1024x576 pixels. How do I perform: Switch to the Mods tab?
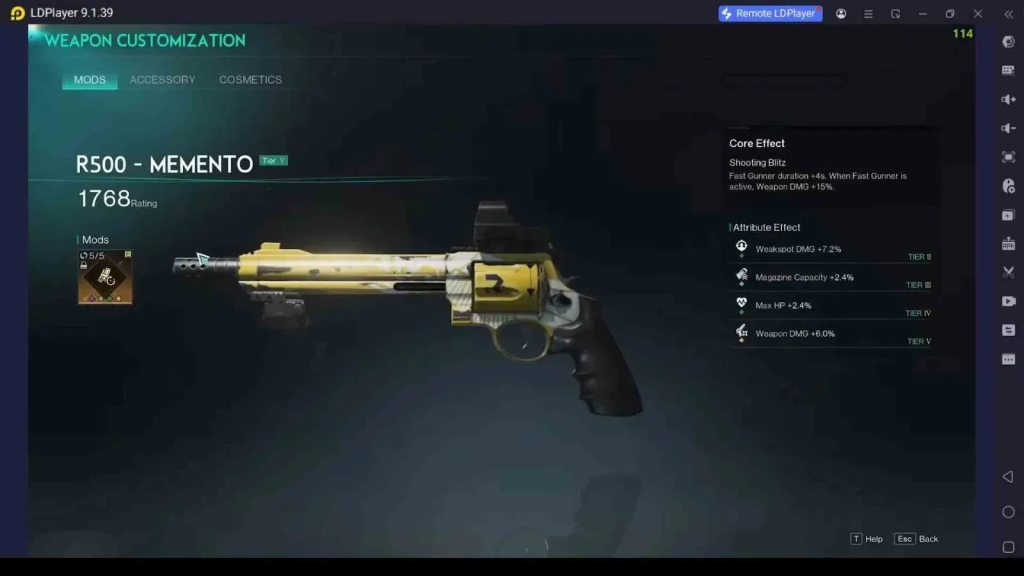pos(90,80)
